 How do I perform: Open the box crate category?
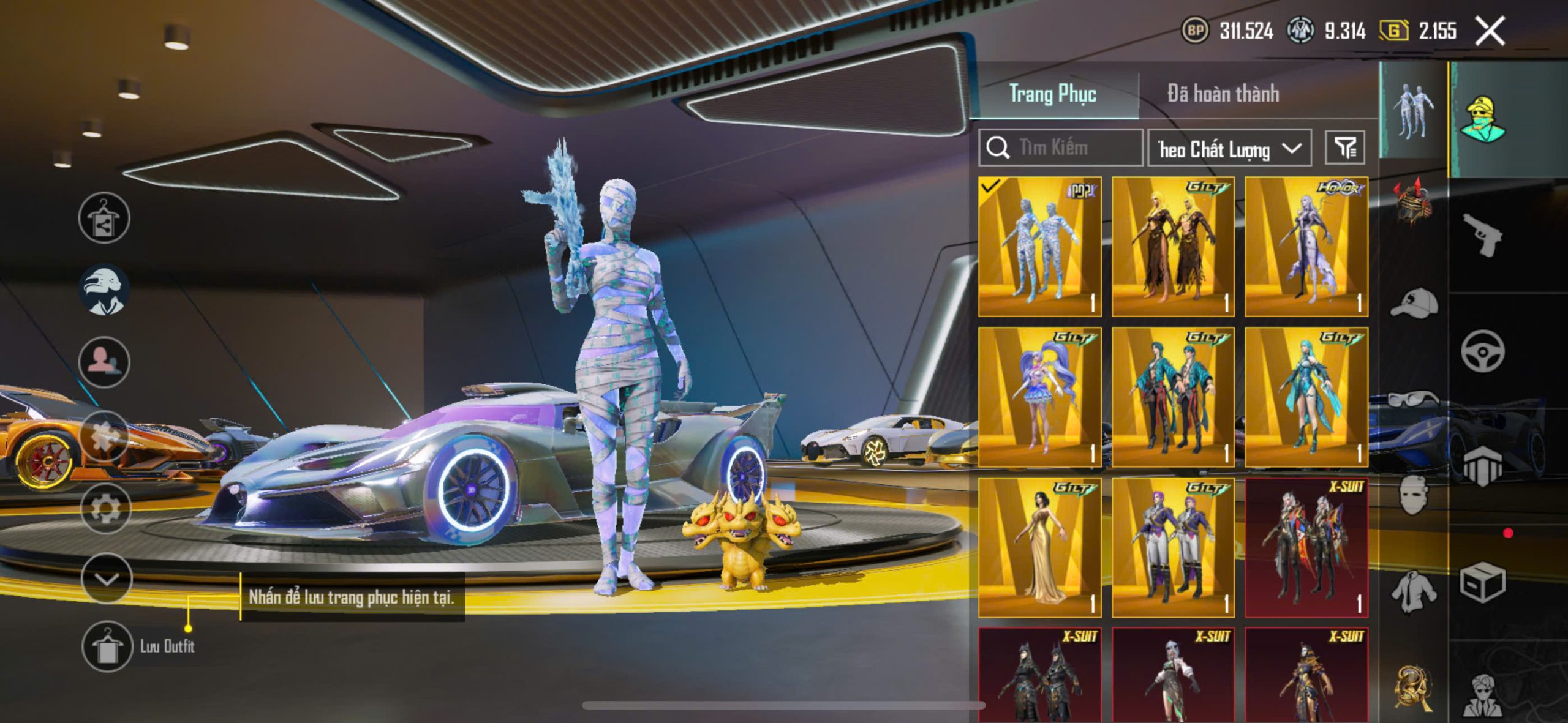click(1482, 582)
